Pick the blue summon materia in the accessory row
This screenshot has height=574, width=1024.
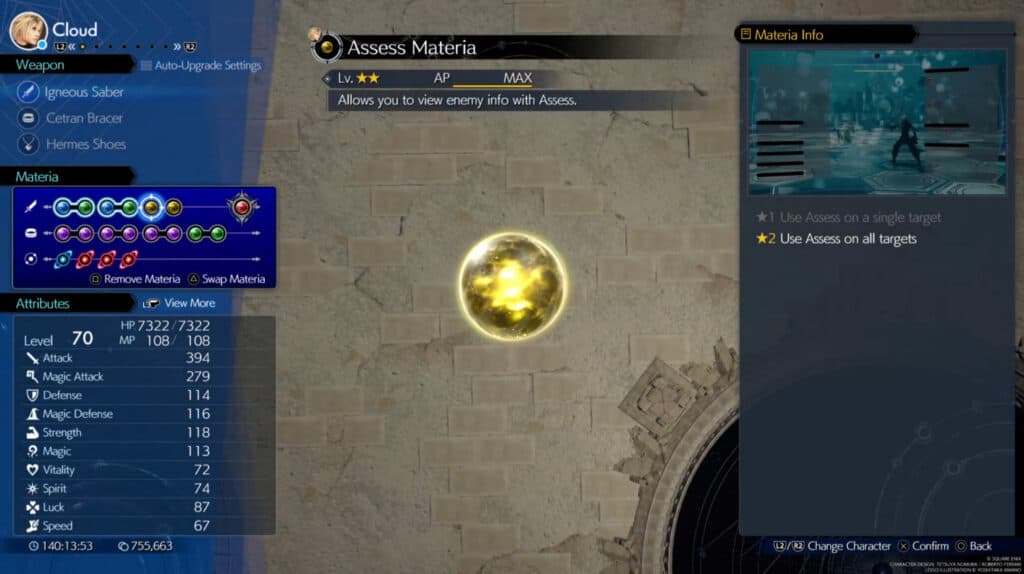click(61, 259)
